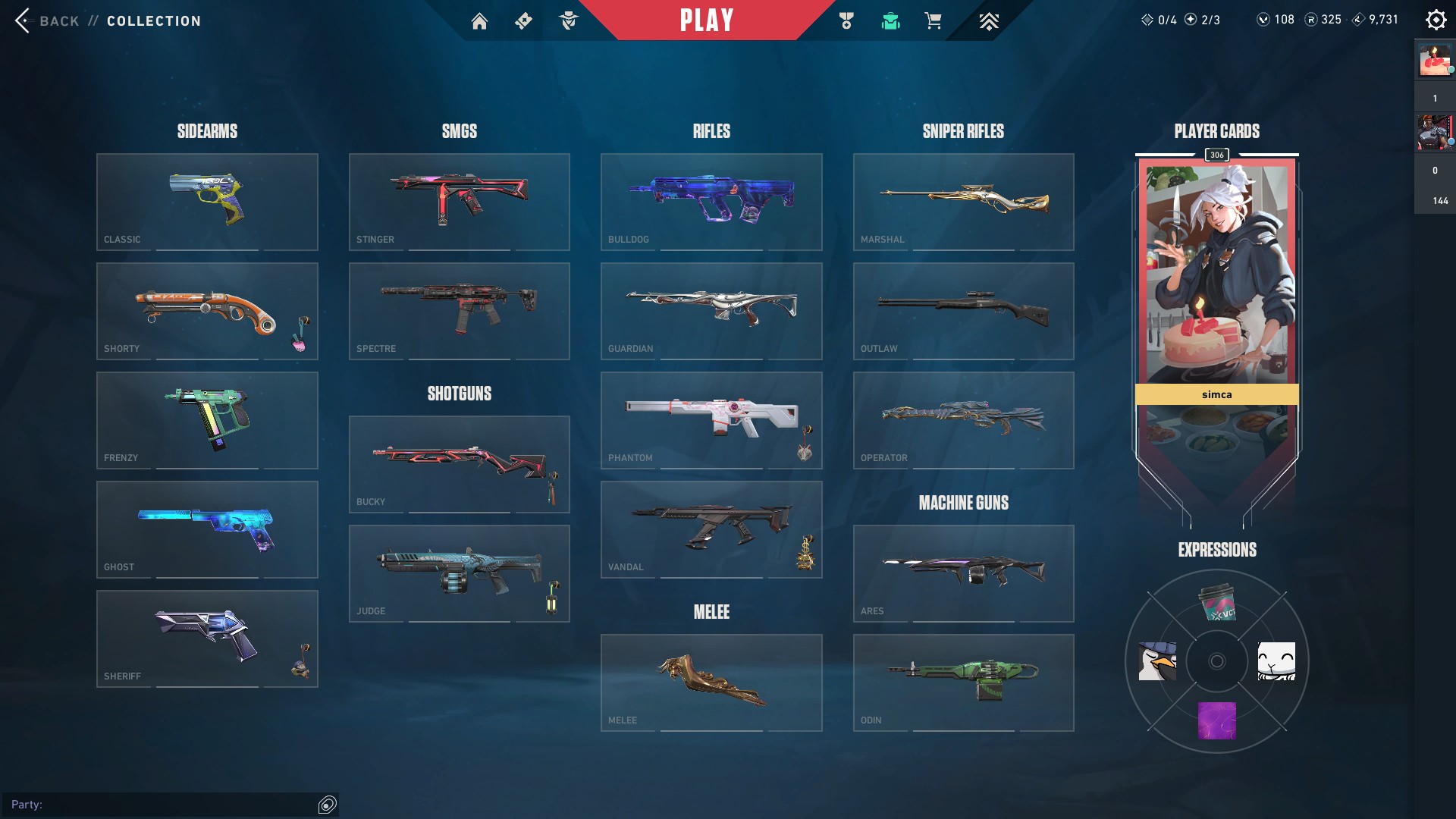This screenshot has width=1456, height=819.
Task: Select the Agents spy icon
Action: click(x=570, y=21)
